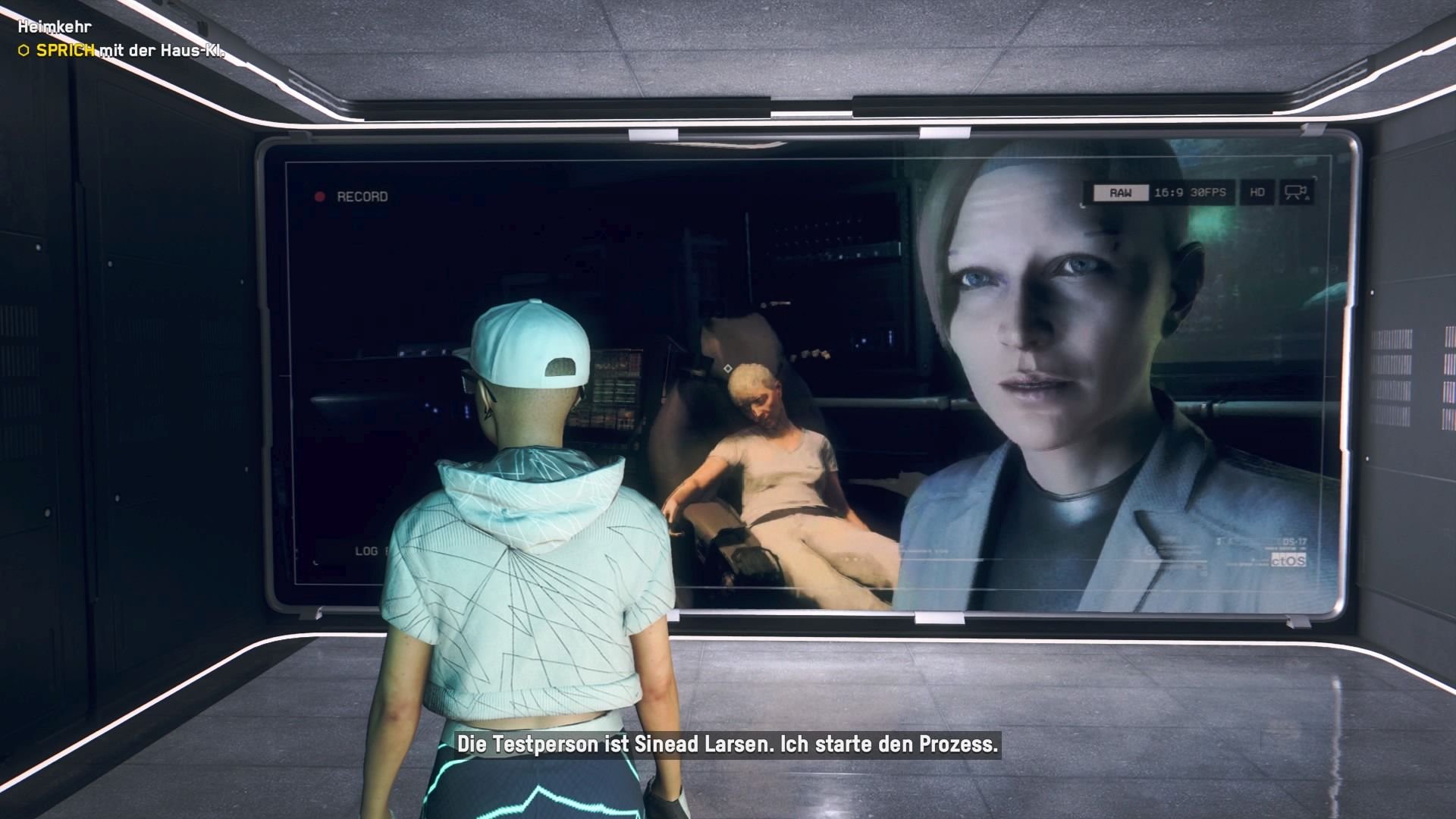Click the 16:9 30FPS format indicator
The width and height of the screenshot is (1456, 819).
[x=1189, y=192]
